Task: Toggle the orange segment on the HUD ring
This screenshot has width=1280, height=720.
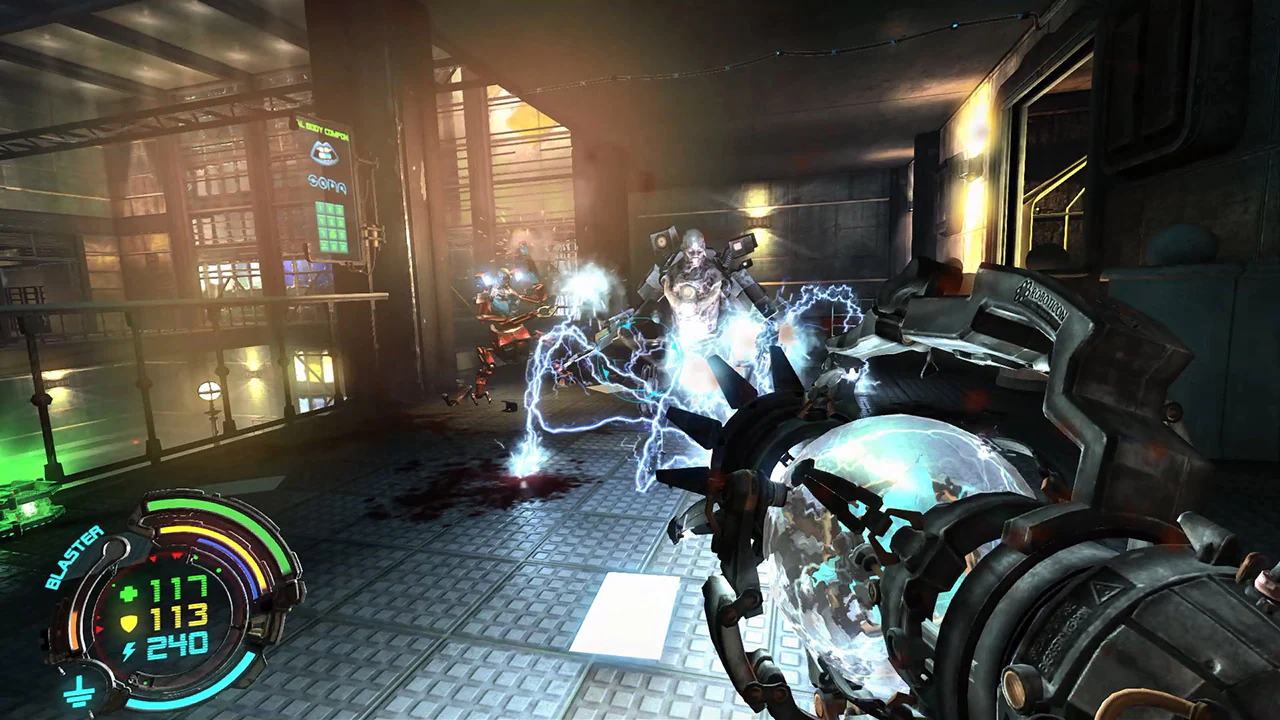Action: tap(74, 627)
